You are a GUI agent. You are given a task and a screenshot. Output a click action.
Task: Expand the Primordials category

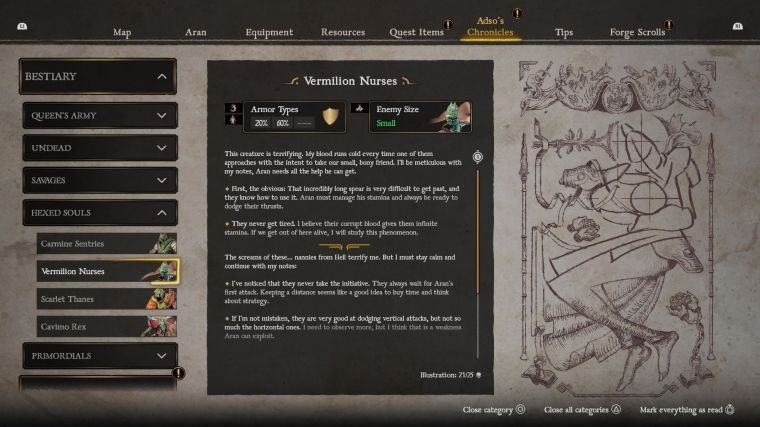(99, 355)
